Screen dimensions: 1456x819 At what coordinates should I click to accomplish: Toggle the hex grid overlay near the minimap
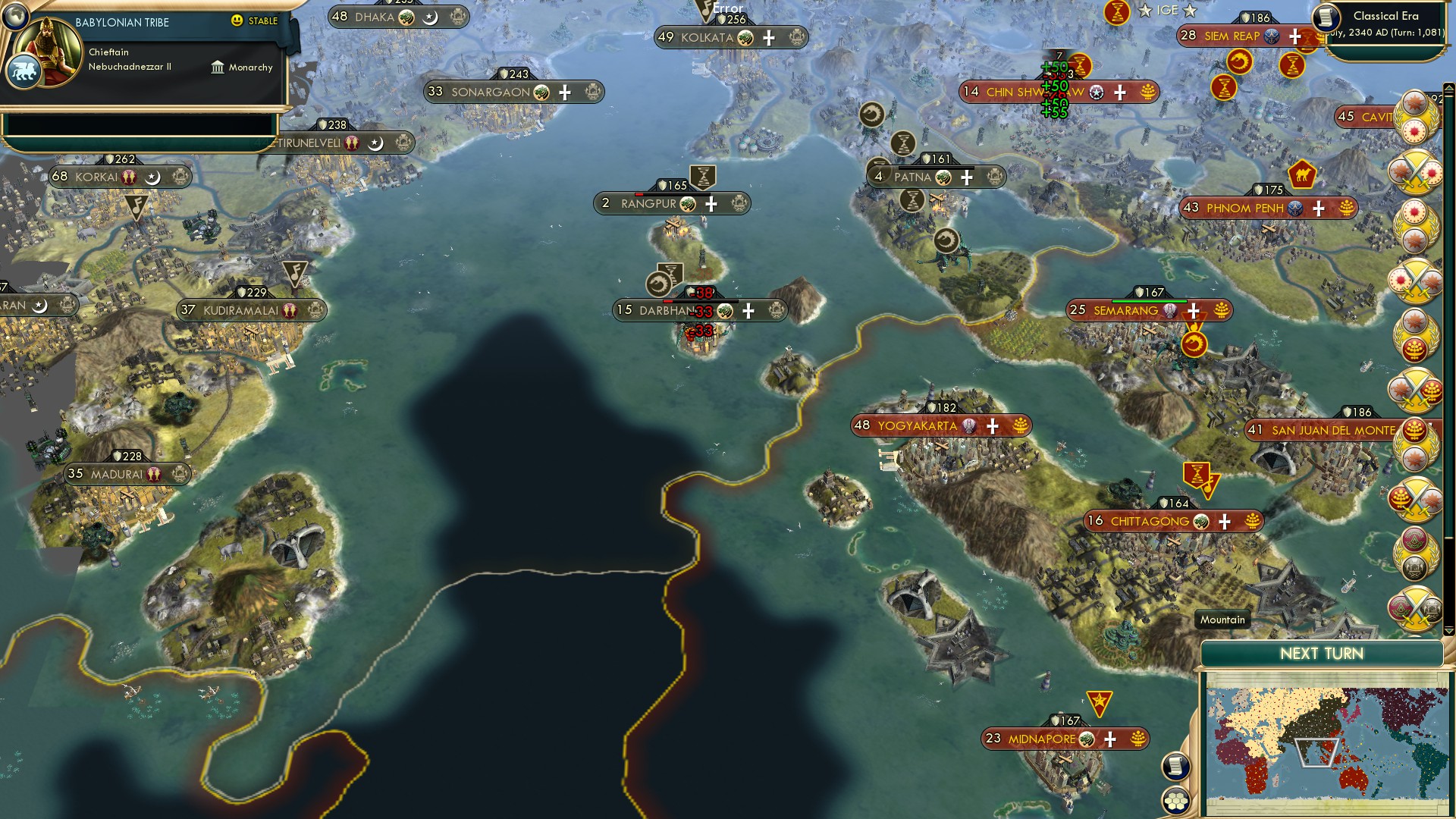click(x=1175, y=799)
